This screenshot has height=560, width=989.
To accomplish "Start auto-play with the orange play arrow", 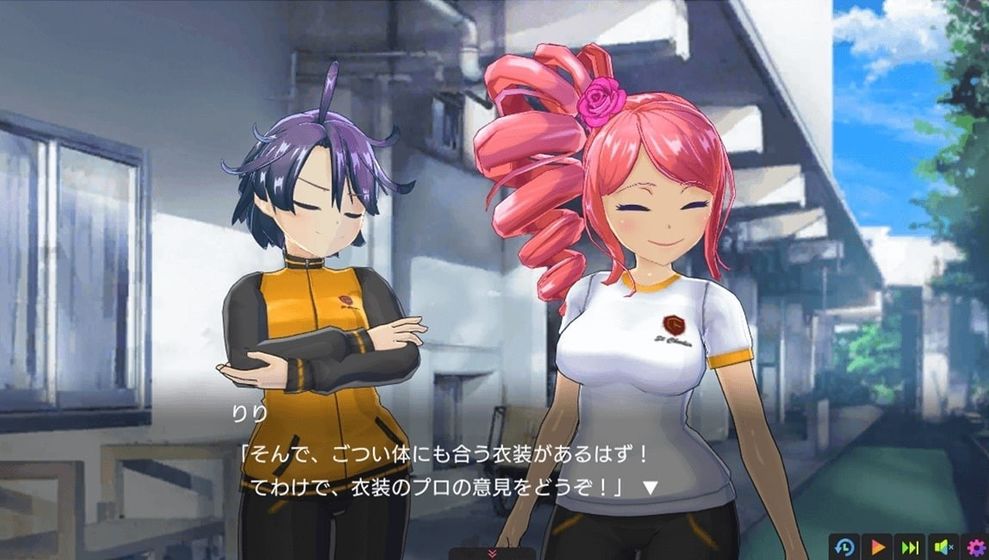I will pyautogui.click(x=878, y=547).
